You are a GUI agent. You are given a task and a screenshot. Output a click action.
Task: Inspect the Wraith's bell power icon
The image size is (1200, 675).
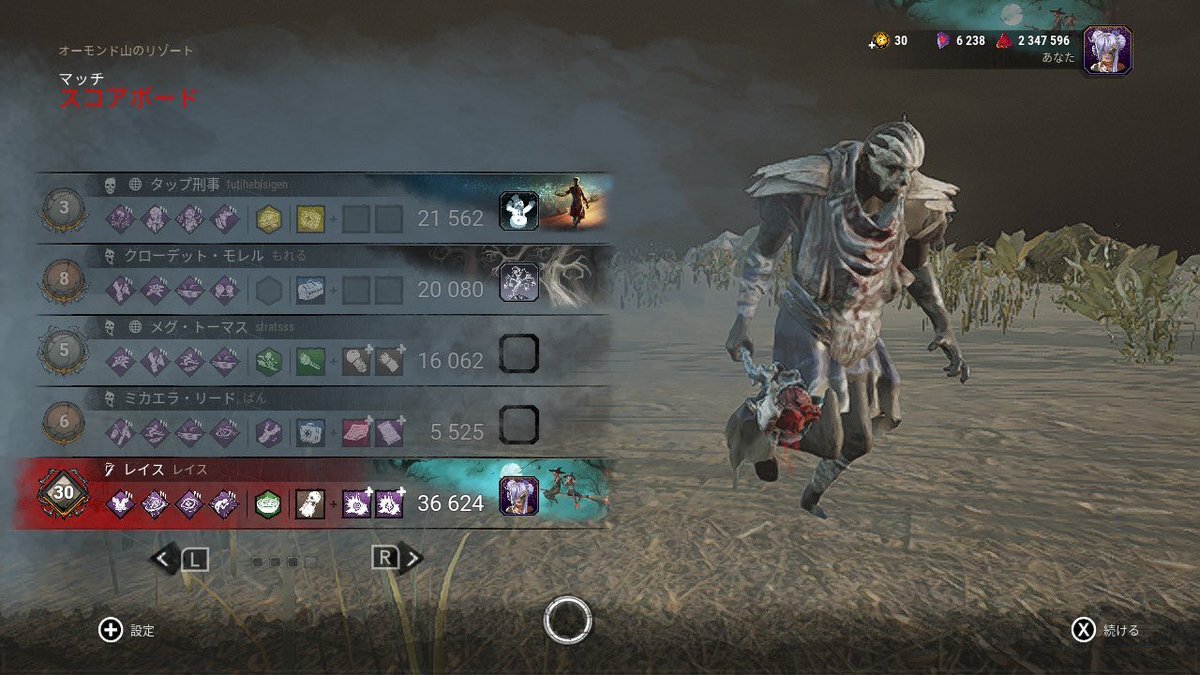[310, 504]
